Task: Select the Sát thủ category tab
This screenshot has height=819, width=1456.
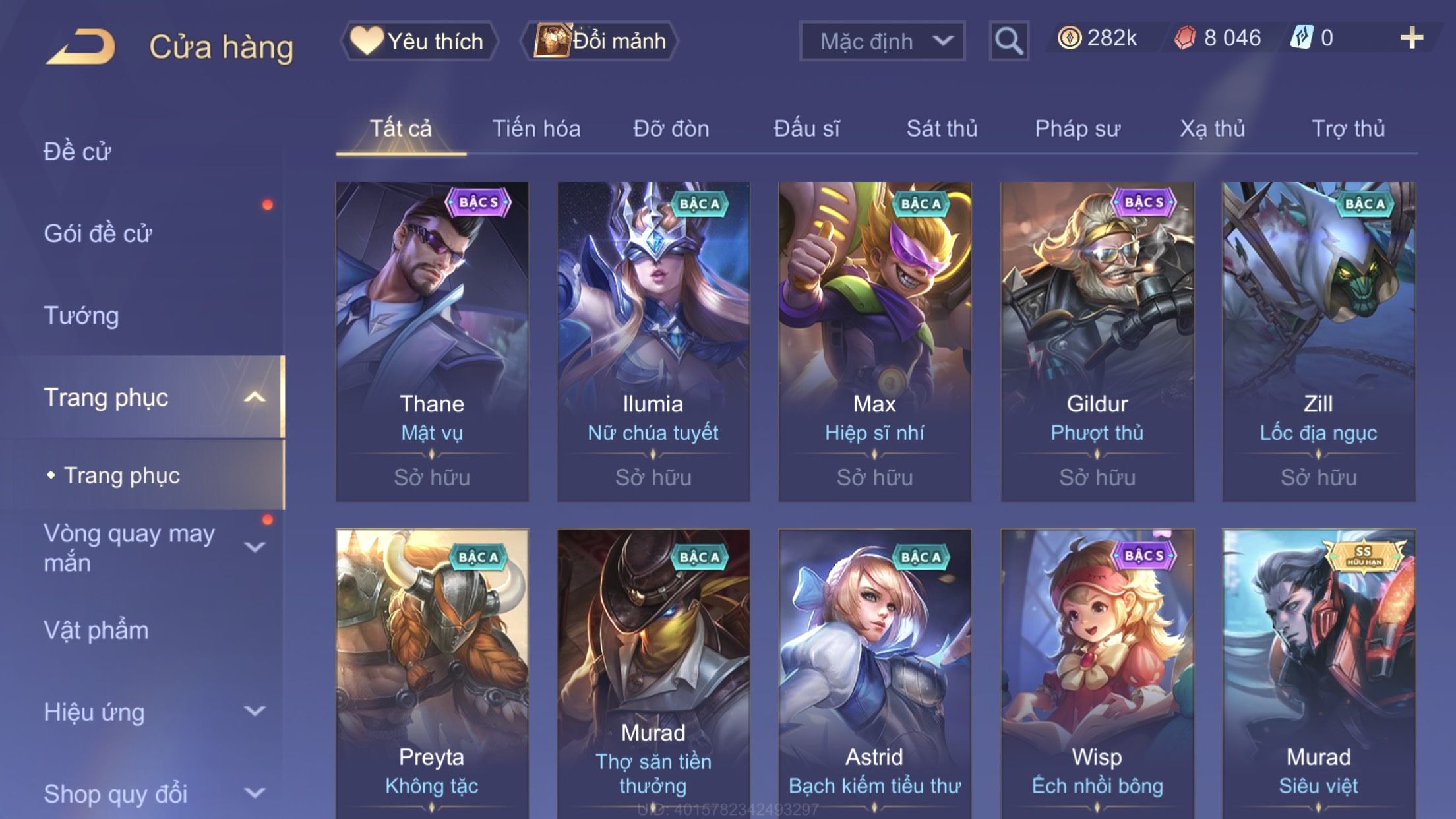Action: click(x=941, y=129)
